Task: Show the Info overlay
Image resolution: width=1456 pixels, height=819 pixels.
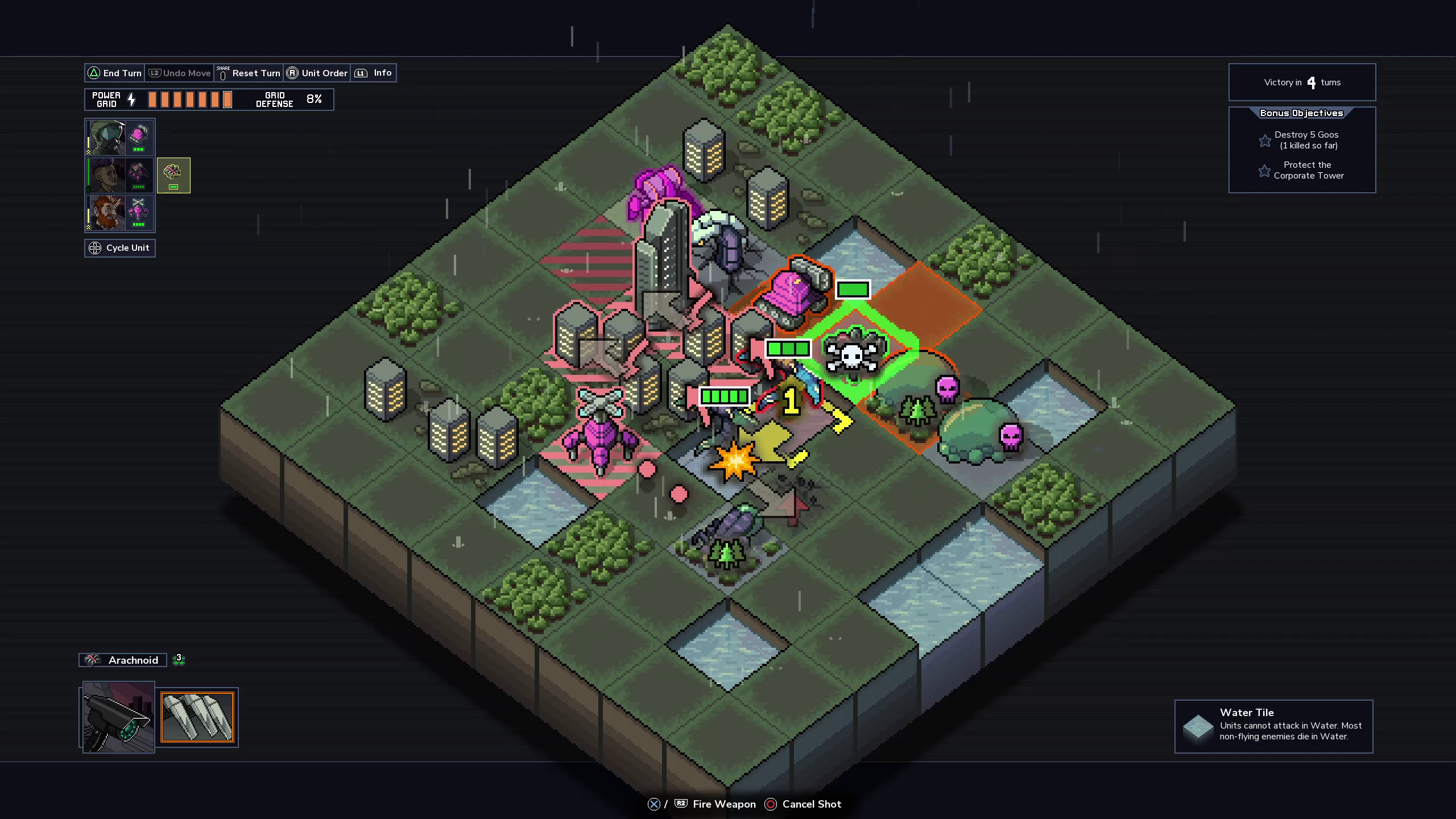Action: pyautogui.click(x=374, y=73)
